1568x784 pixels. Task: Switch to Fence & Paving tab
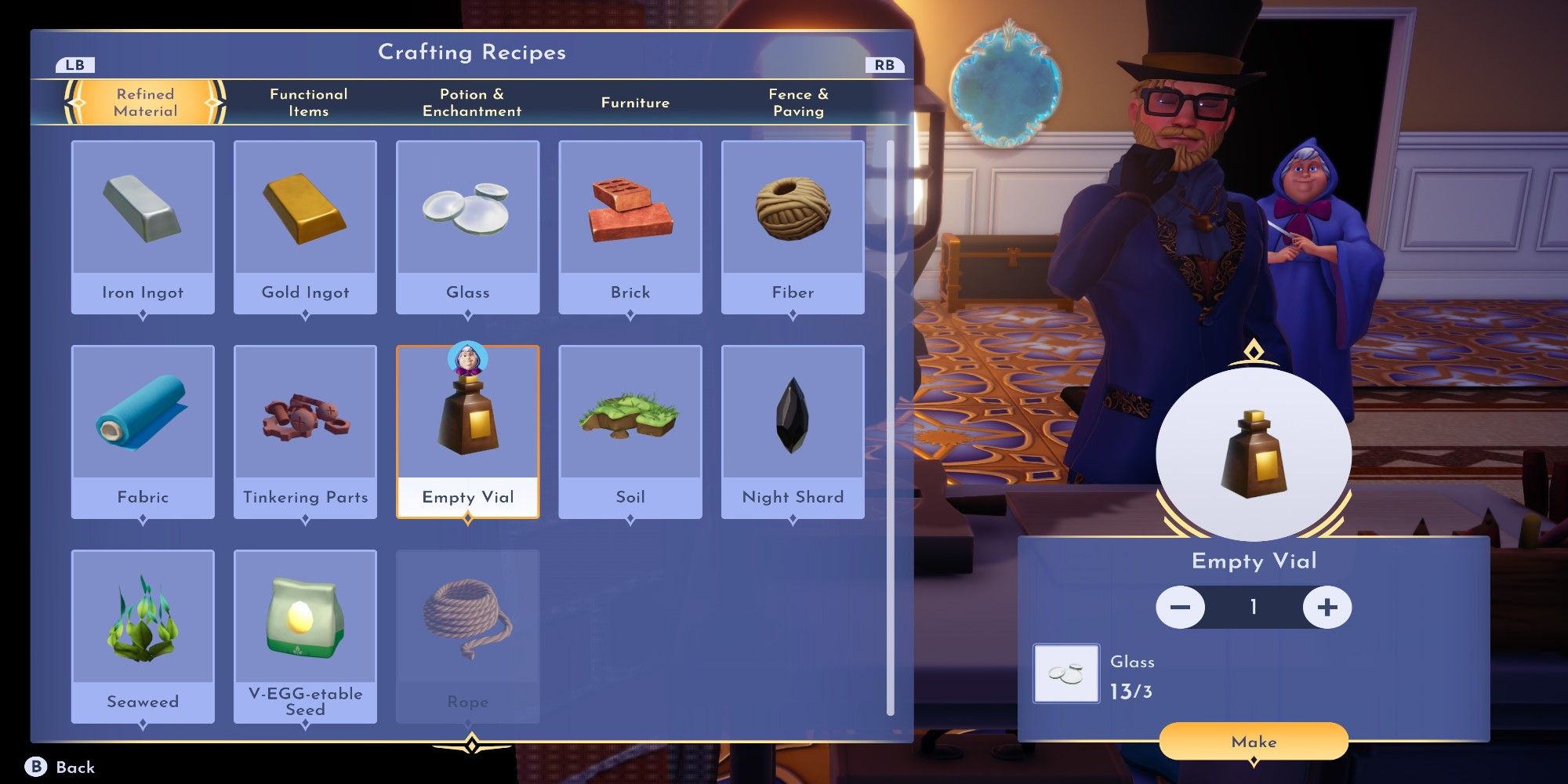[798, 103]
